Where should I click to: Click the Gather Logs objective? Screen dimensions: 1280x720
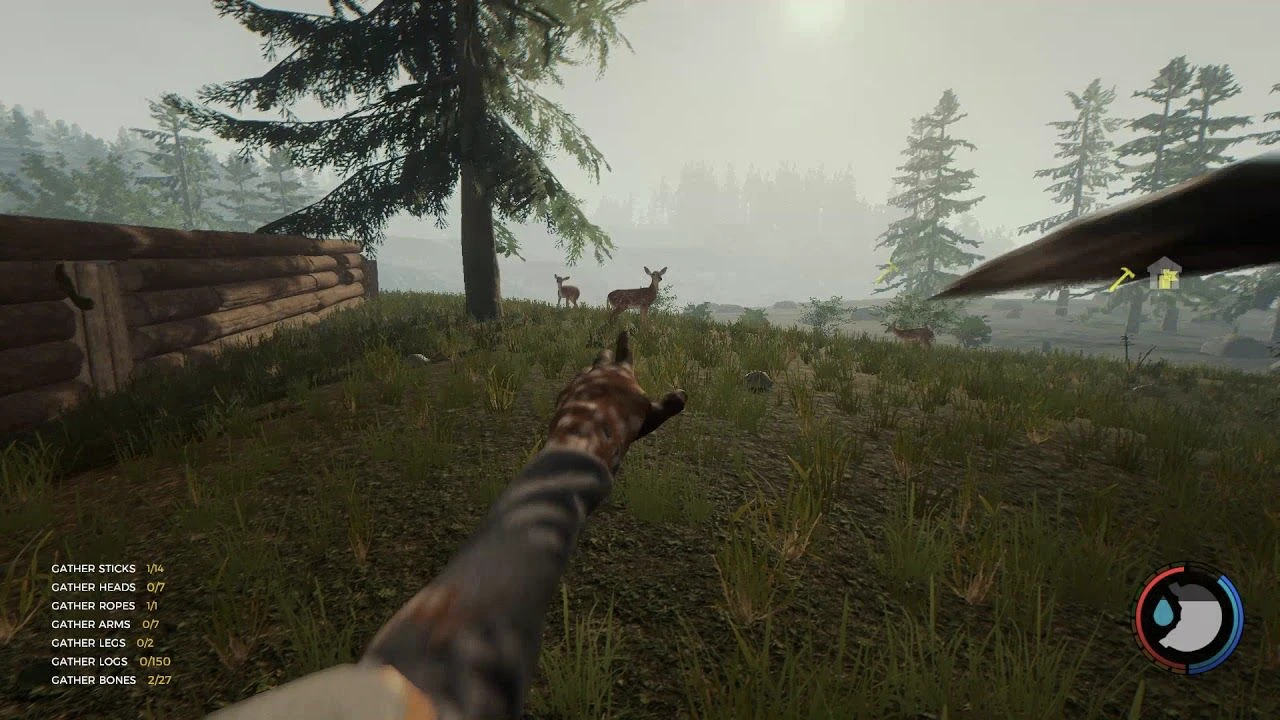point(111,661)
